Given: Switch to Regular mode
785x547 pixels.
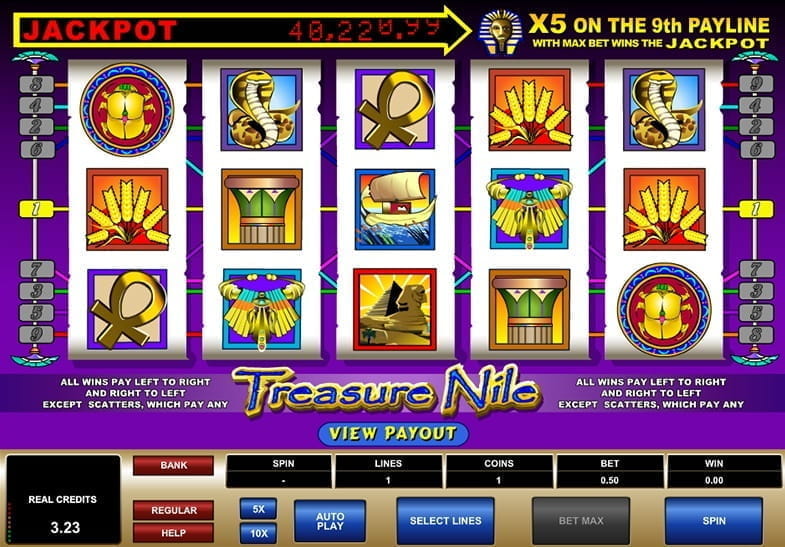Looking at the screenshot, I should 173,510.
